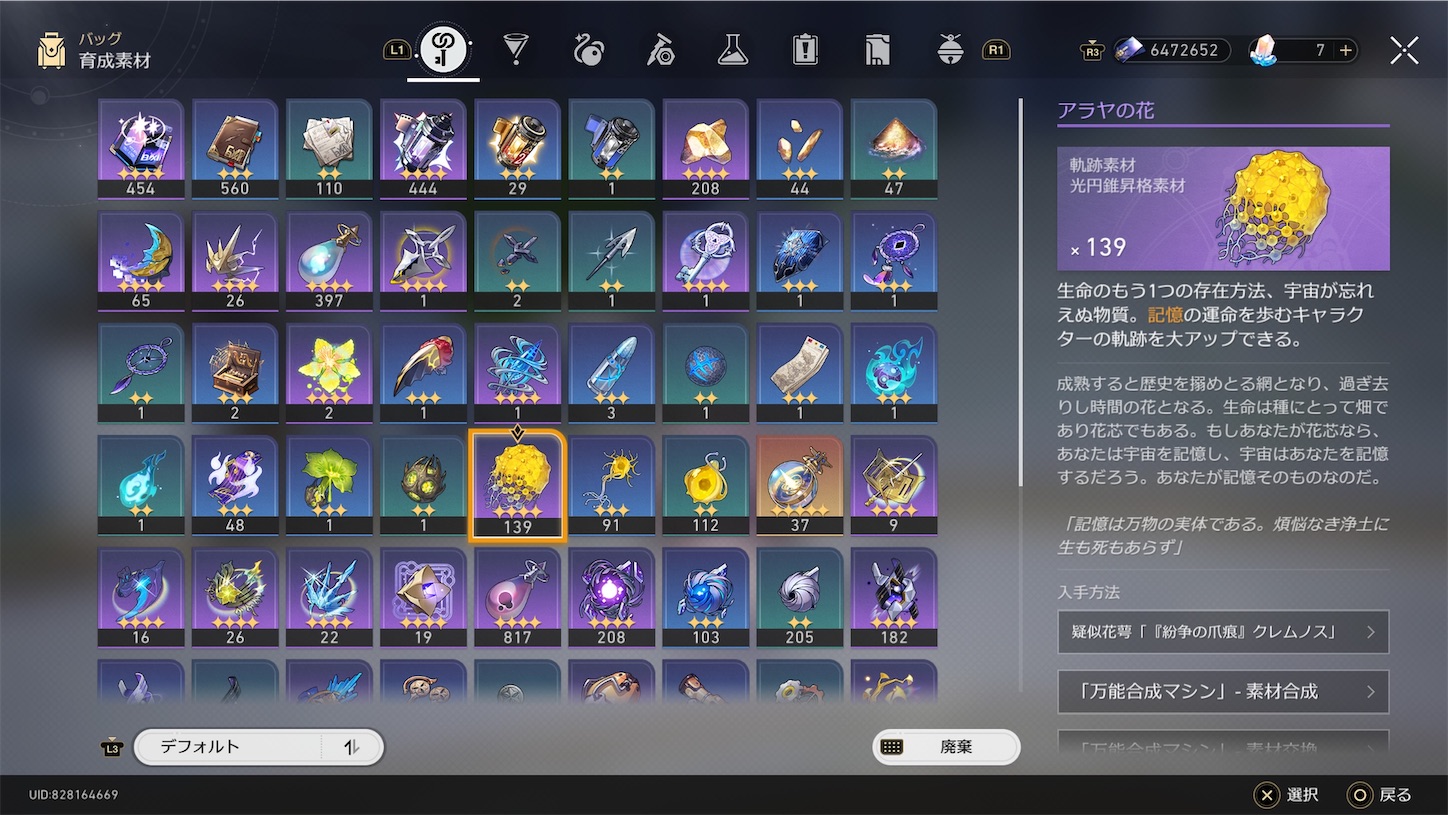Open the bell-shaped valuables category
Viewport: 1448px width, 815px height.
click(949, 49)
